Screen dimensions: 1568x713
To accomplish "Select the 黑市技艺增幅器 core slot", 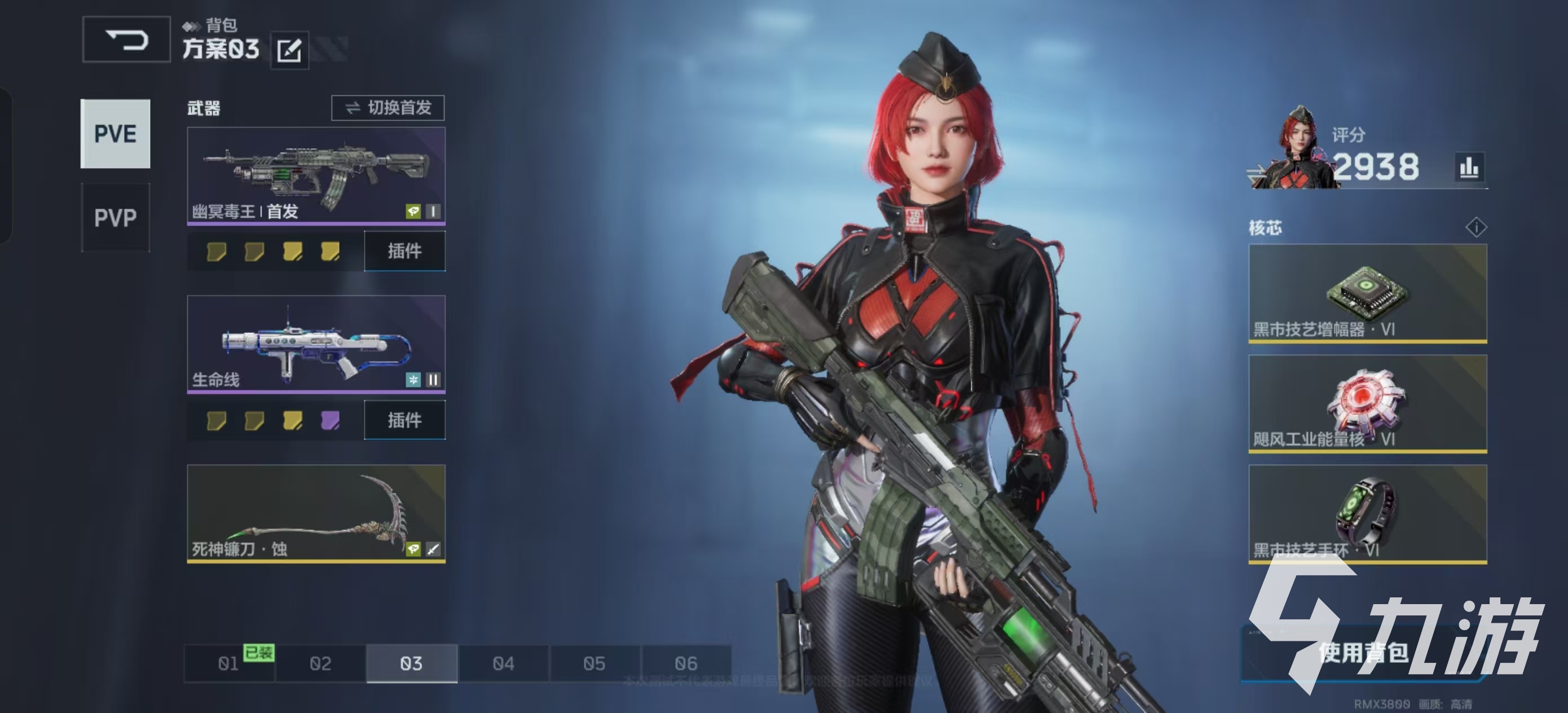I will tap(1367, 293).
